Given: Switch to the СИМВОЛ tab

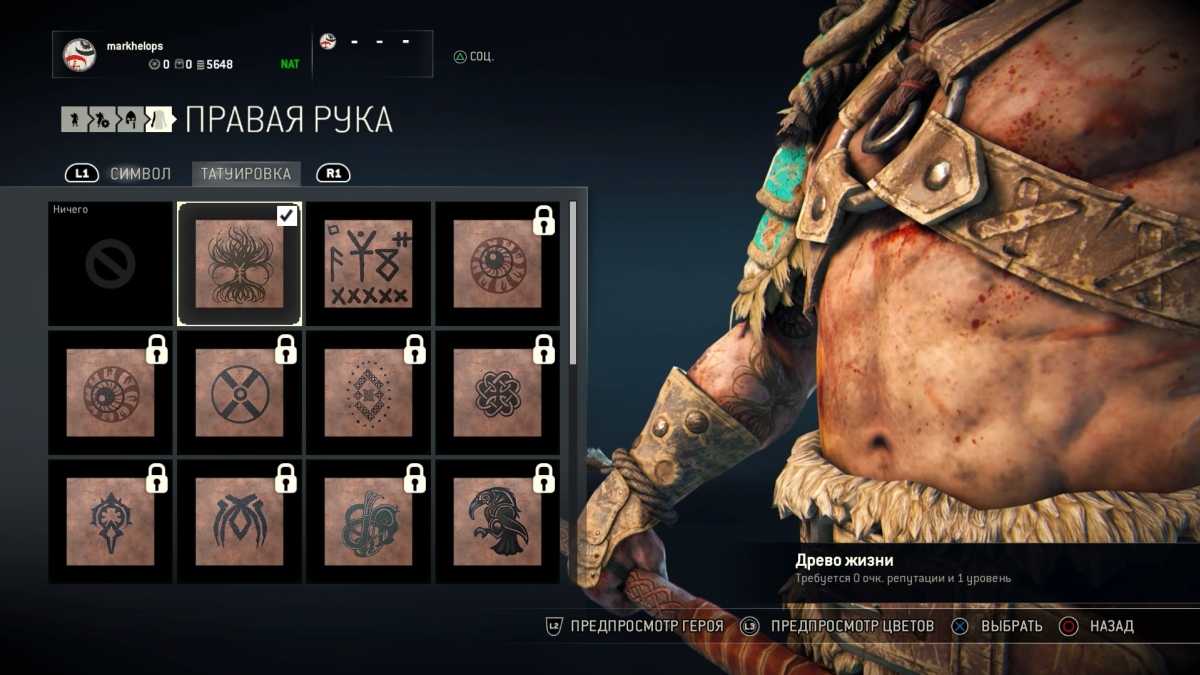Looking at the screenshot, I should click(x=140, y=174).
